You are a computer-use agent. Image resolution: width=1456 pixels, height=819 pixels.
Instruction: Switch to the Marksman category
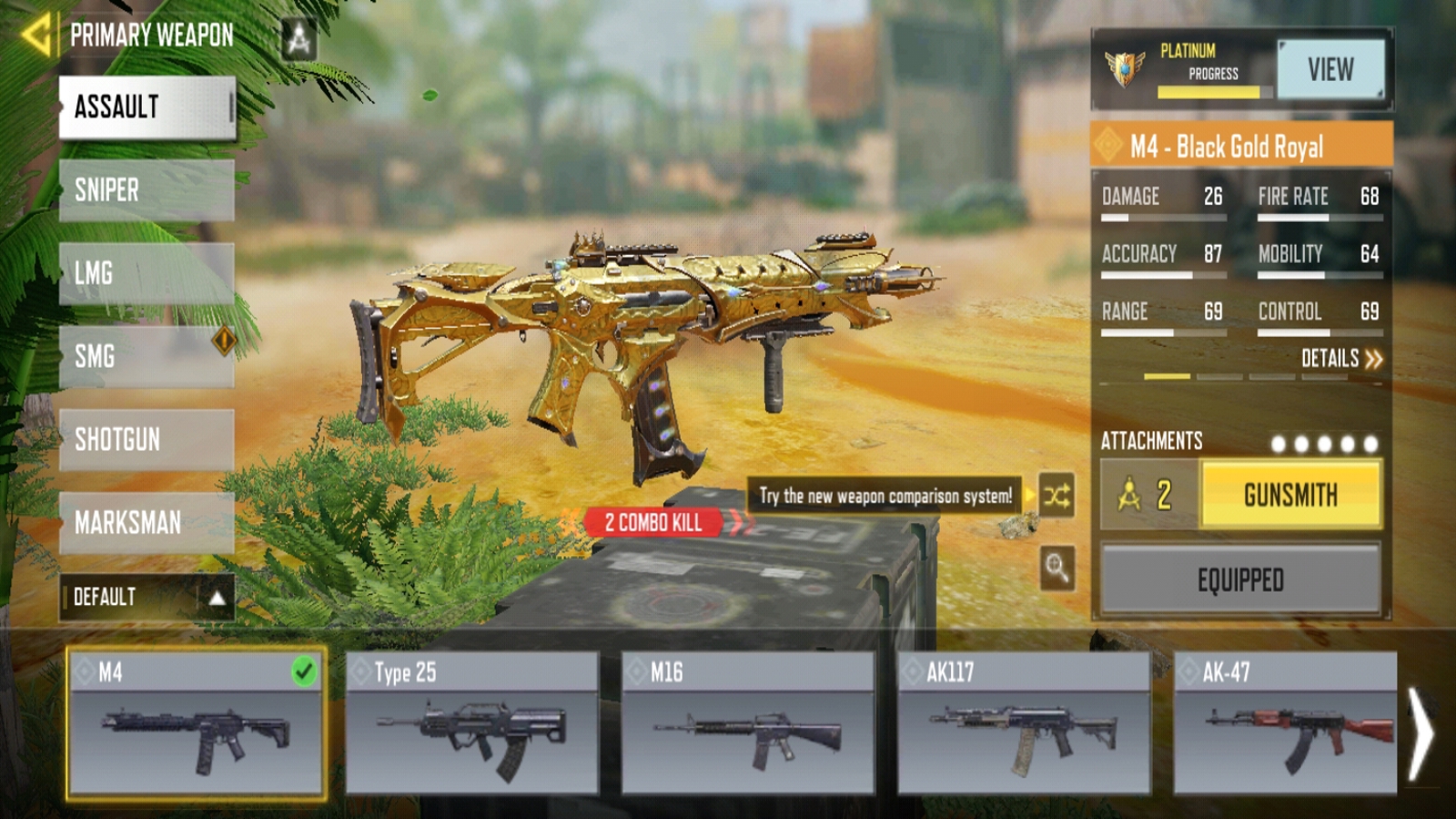pyautogui.click(x=147, y=522)
